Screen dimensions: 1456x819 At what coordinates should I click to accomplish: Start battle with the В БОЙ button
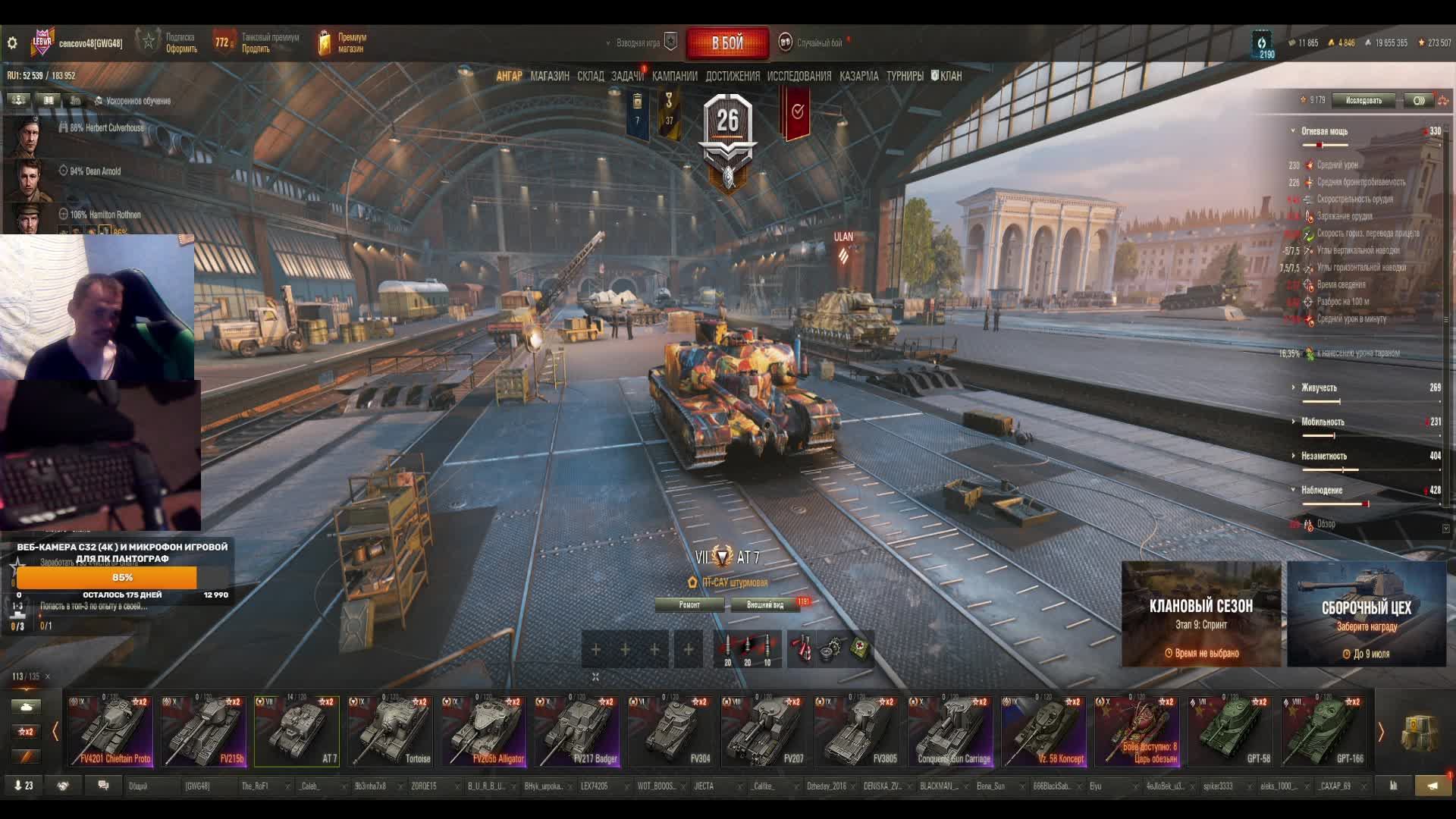point(727,43)
